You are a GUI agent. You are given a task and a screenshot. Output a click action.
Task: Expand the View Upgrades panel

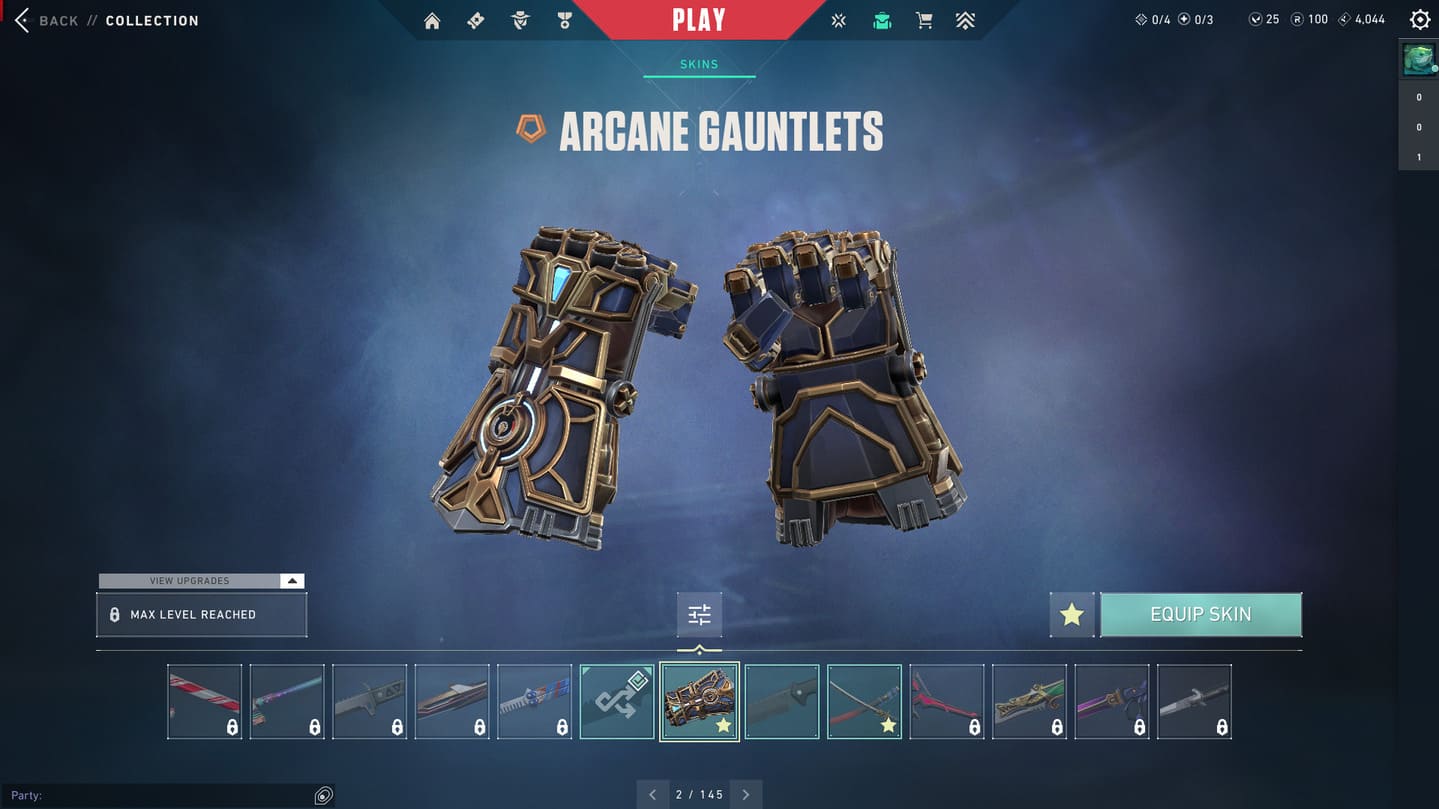[291, 581]
